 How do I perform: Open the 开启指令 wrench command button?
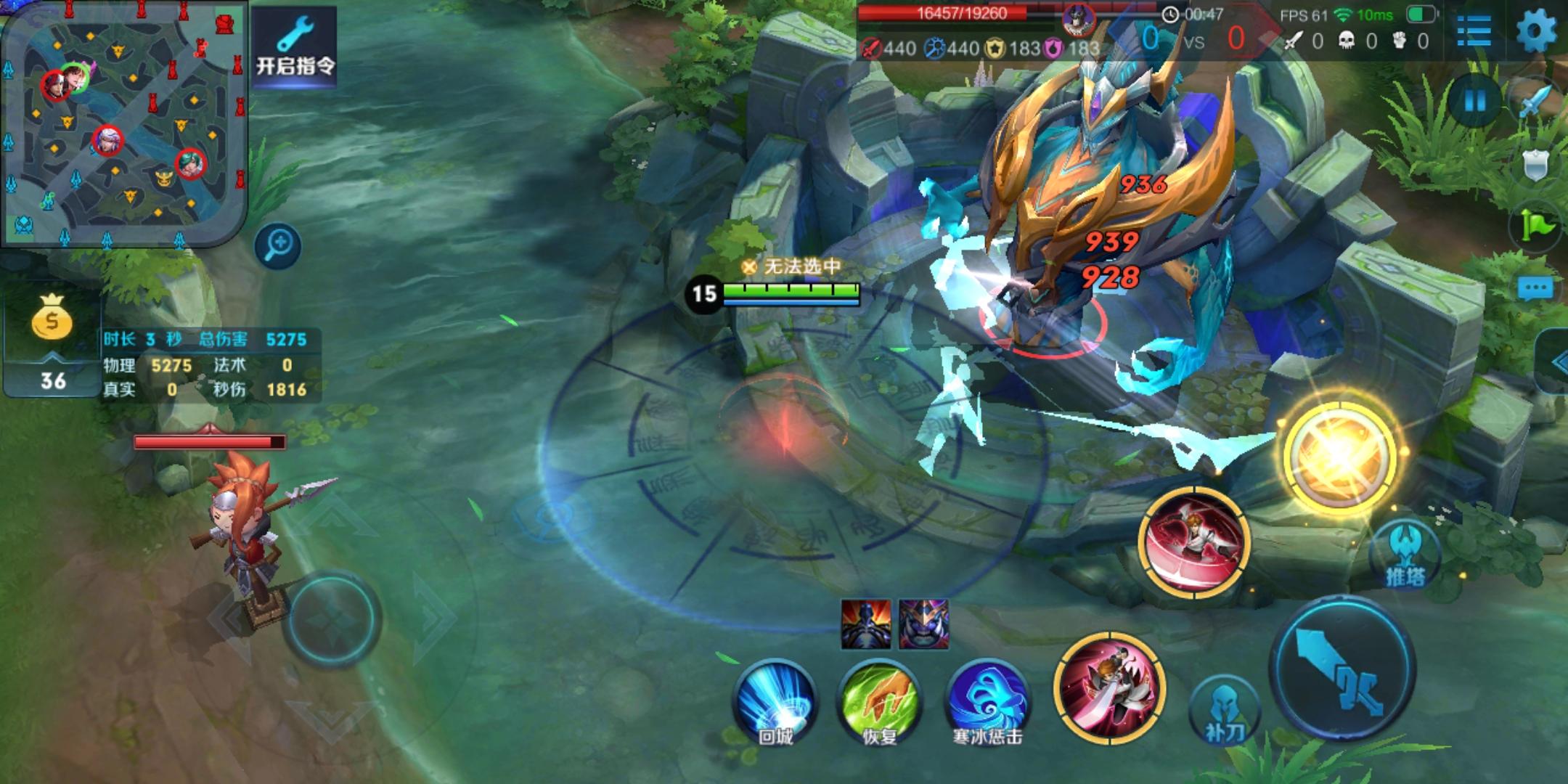[295, 46]
